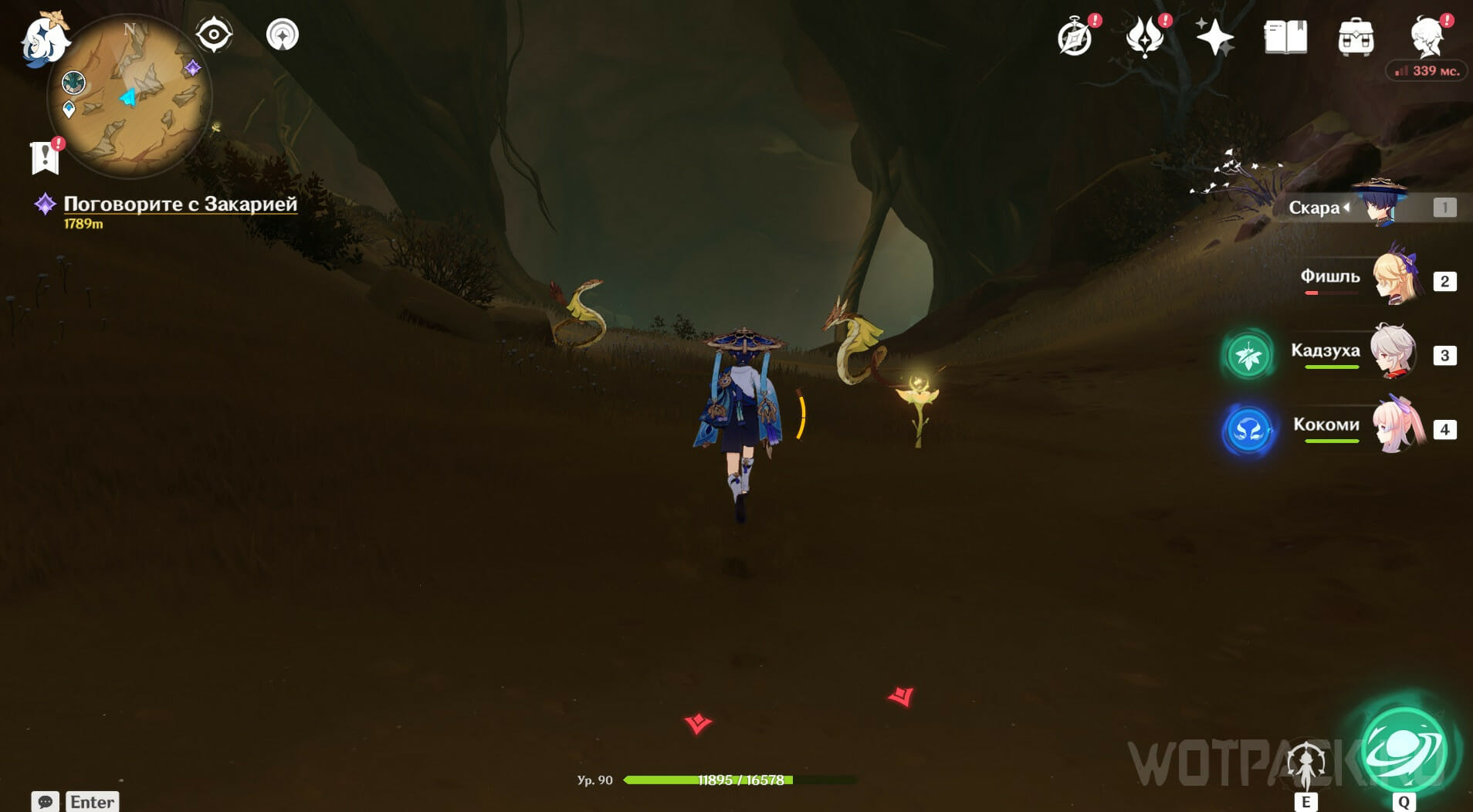The image size is (1473, 812).
Task: Open the quest log exclamation icon
Action: [x=46, y=157]
